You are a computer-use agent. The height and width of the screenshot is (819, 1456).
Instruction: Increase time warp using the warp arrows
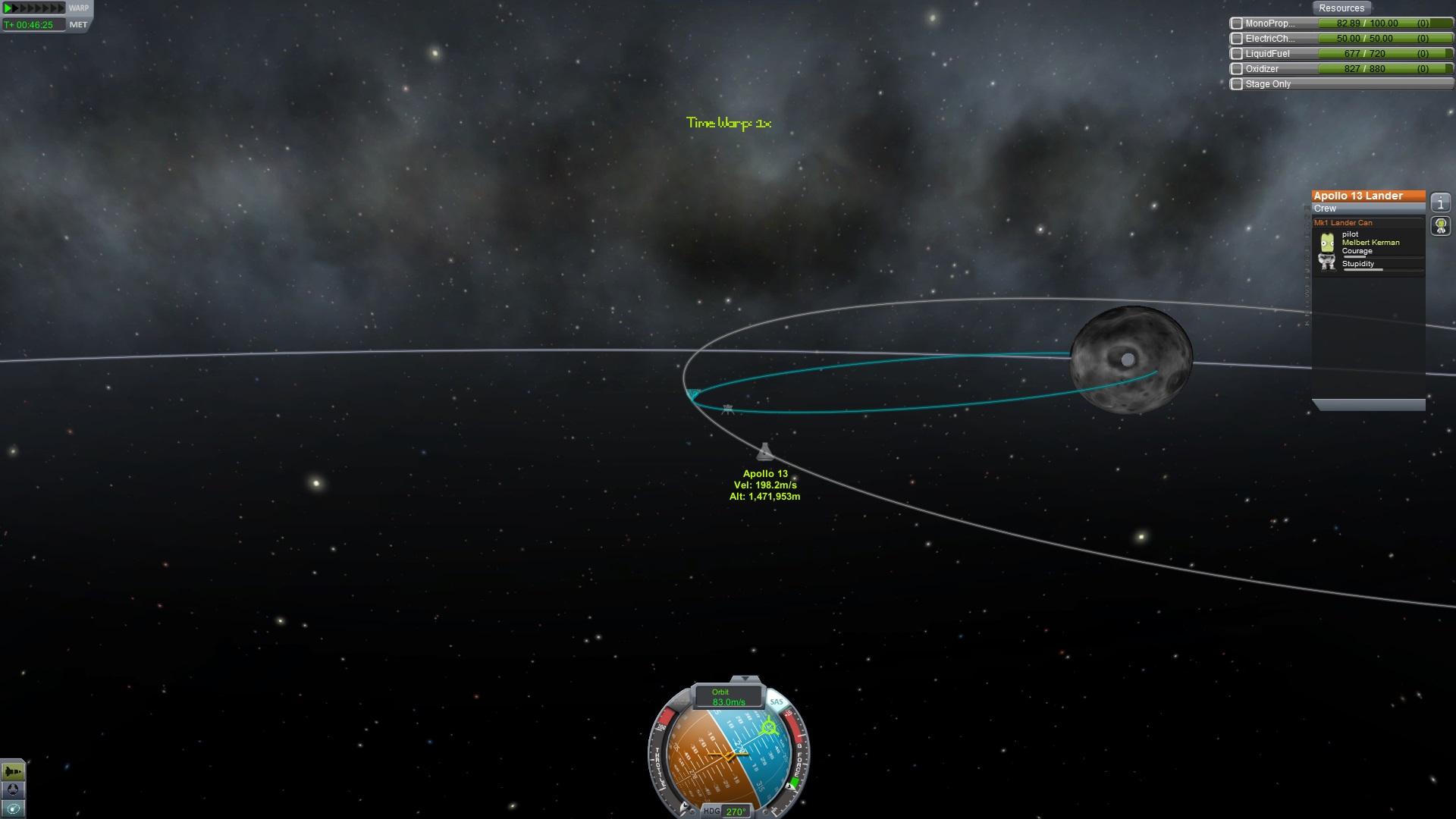[x=35, y=8]
